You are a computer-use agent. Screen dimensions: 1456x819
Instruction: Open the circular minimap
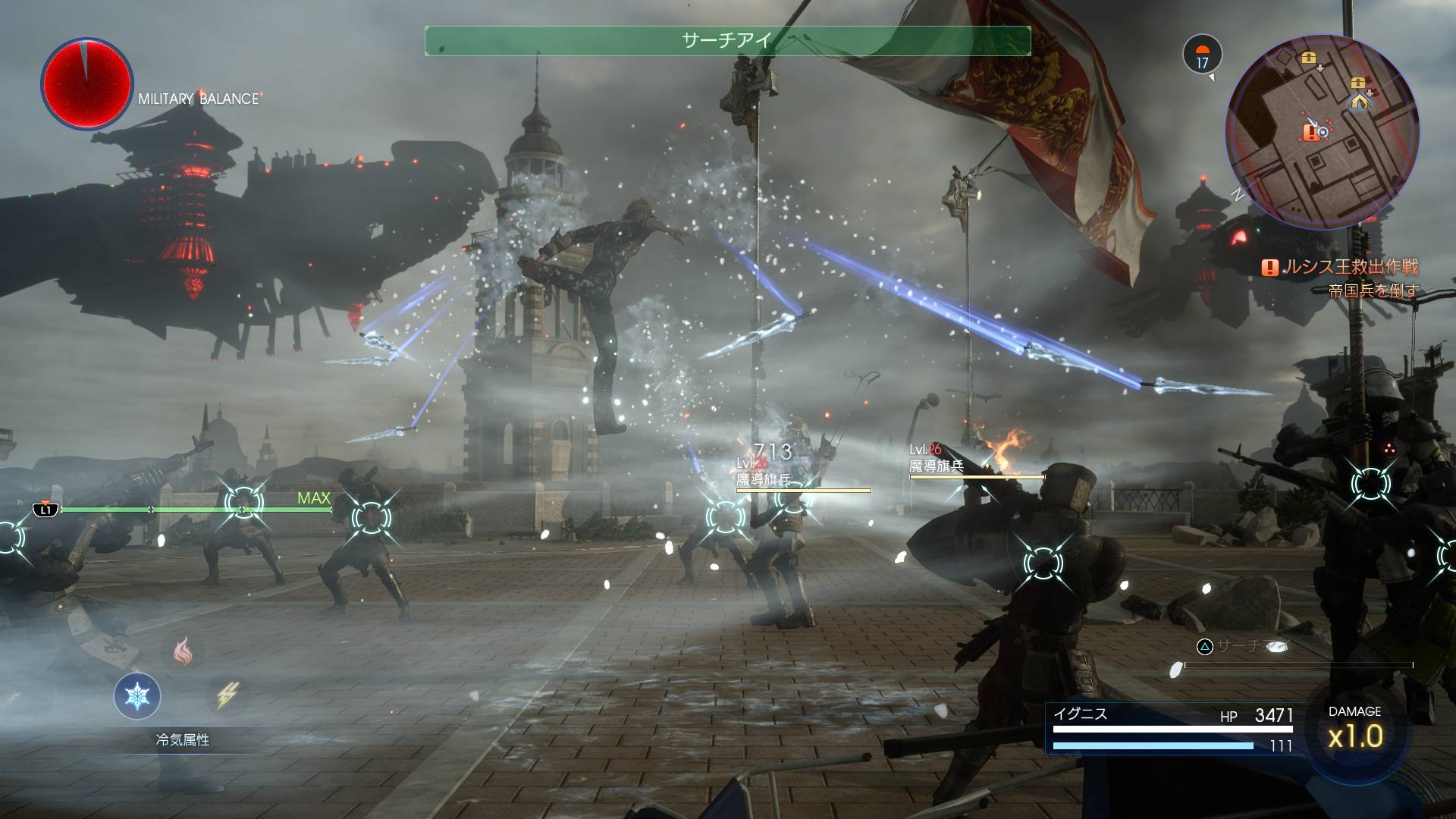(x=1322, y=132)
